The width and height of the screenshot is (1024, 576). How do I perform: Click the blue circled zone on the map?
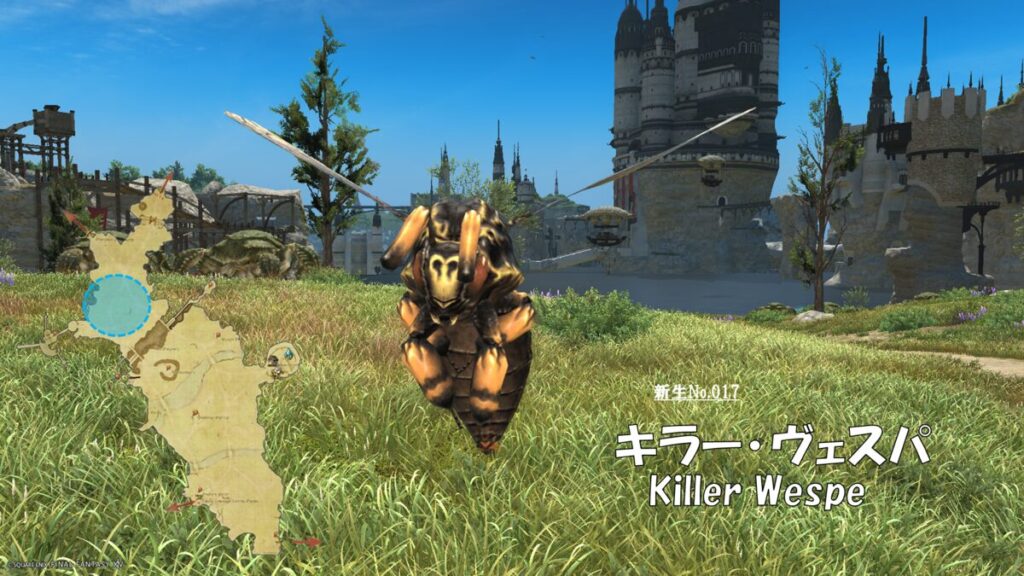(x=117, y=306)
